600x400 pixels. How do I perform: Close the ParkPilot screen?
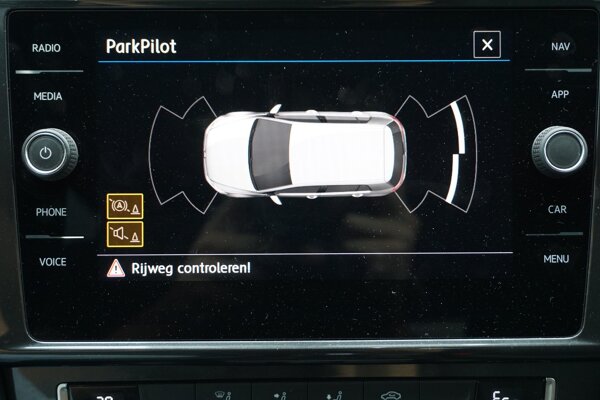pos(487,45)
